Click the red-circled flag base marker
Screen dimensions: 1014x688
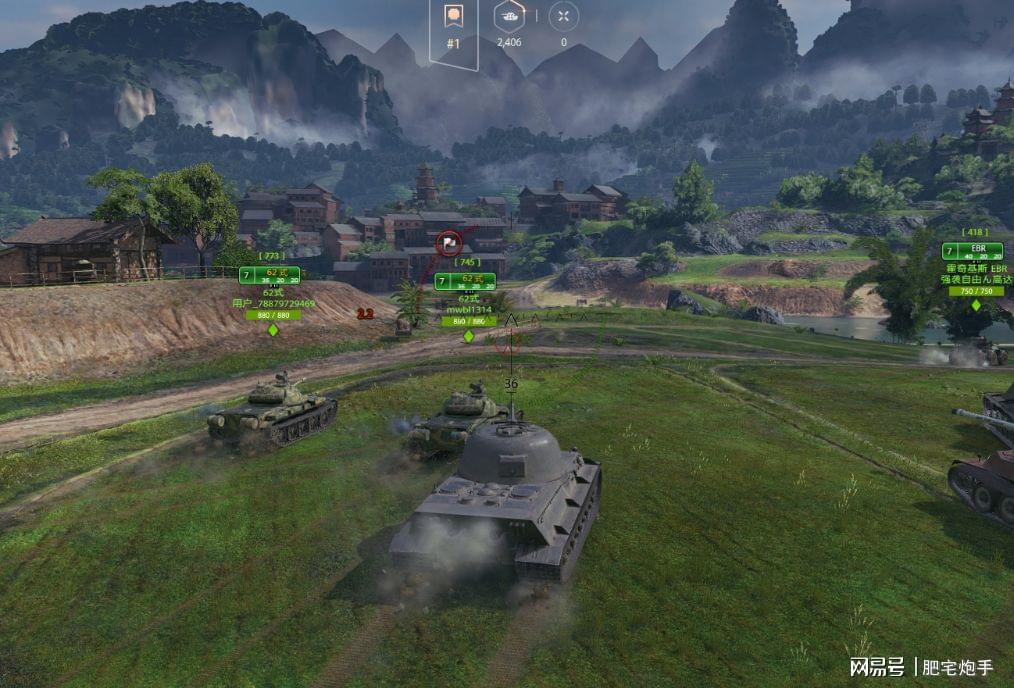(x=448, y=241)
